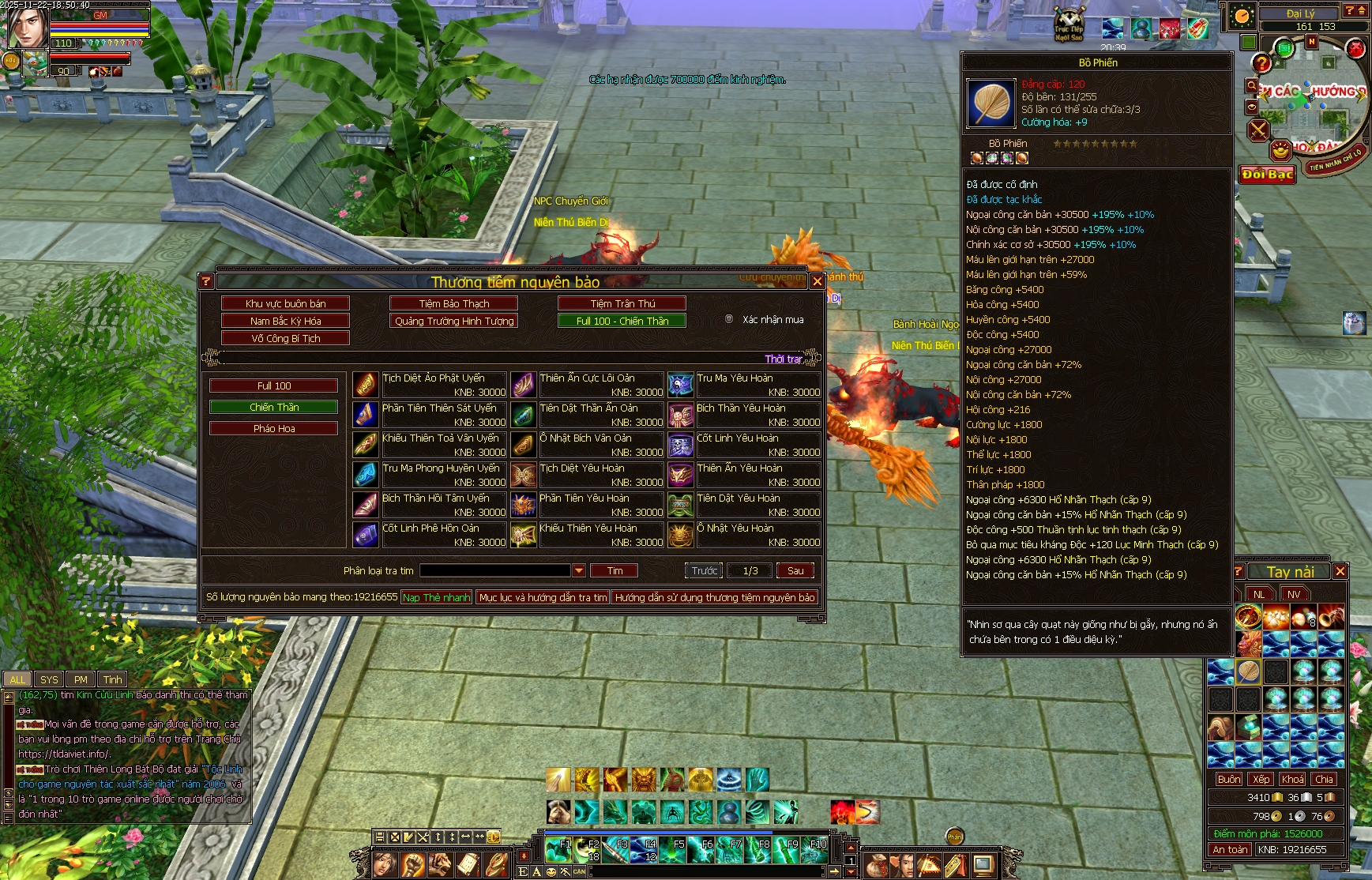This screenshot has height=880, width=1372.
Task: Switch chat to the SYS tab
Action: 49,679
